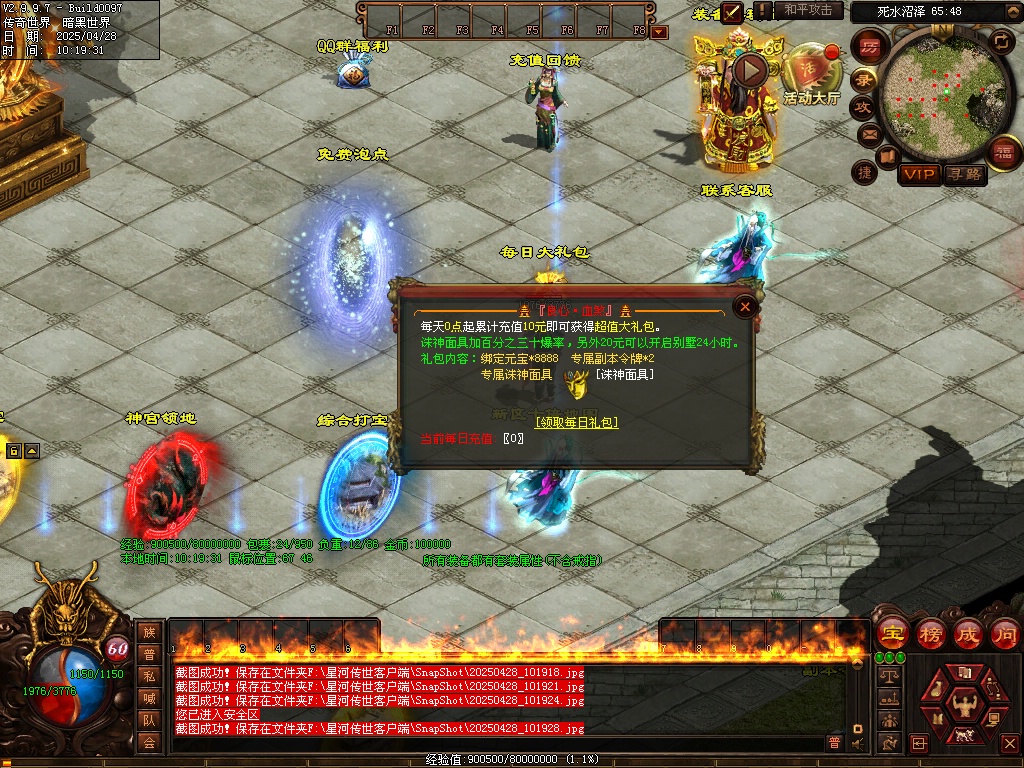Expand the F-key hotbar dropdown arrow
Image resolution: width=1024 pixels, height=768 pixels.
tap(659, 32)
